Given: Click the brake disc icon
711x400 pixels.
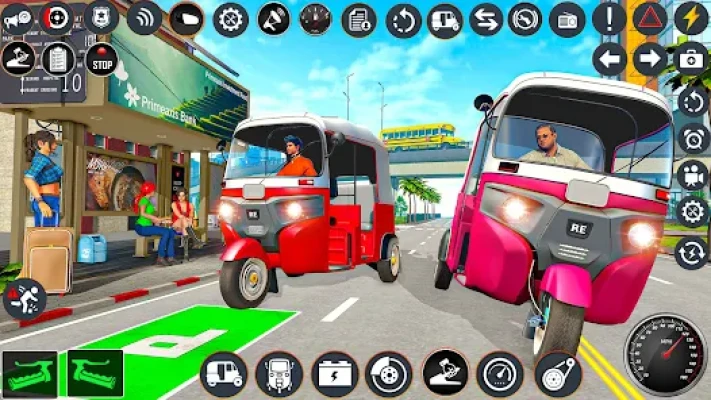Looking at the screenshot, I should pyautogui.click(x=388, y=374).
